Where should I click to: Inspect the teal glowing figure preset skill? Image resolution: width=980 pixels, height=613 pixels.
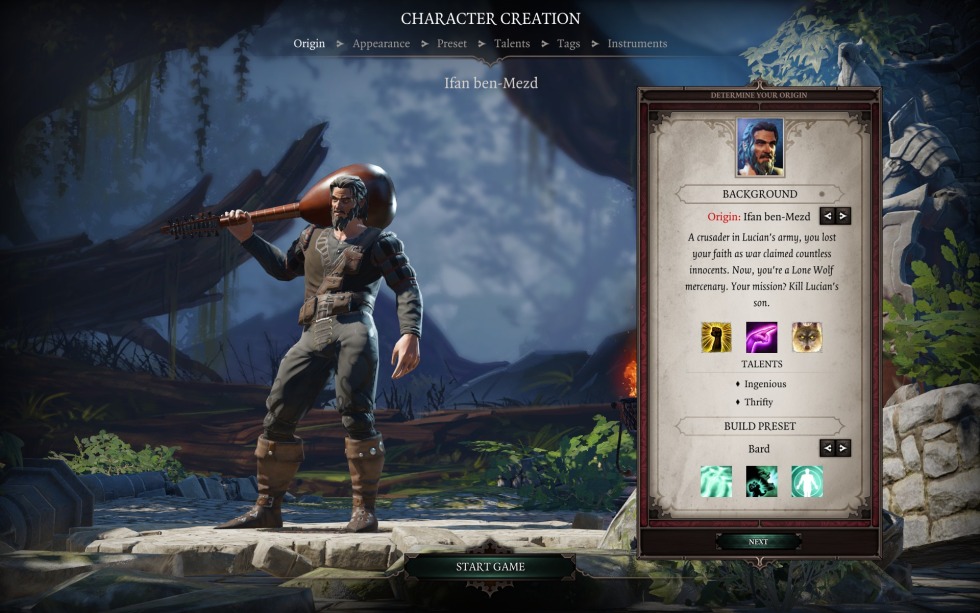(806, 481)
